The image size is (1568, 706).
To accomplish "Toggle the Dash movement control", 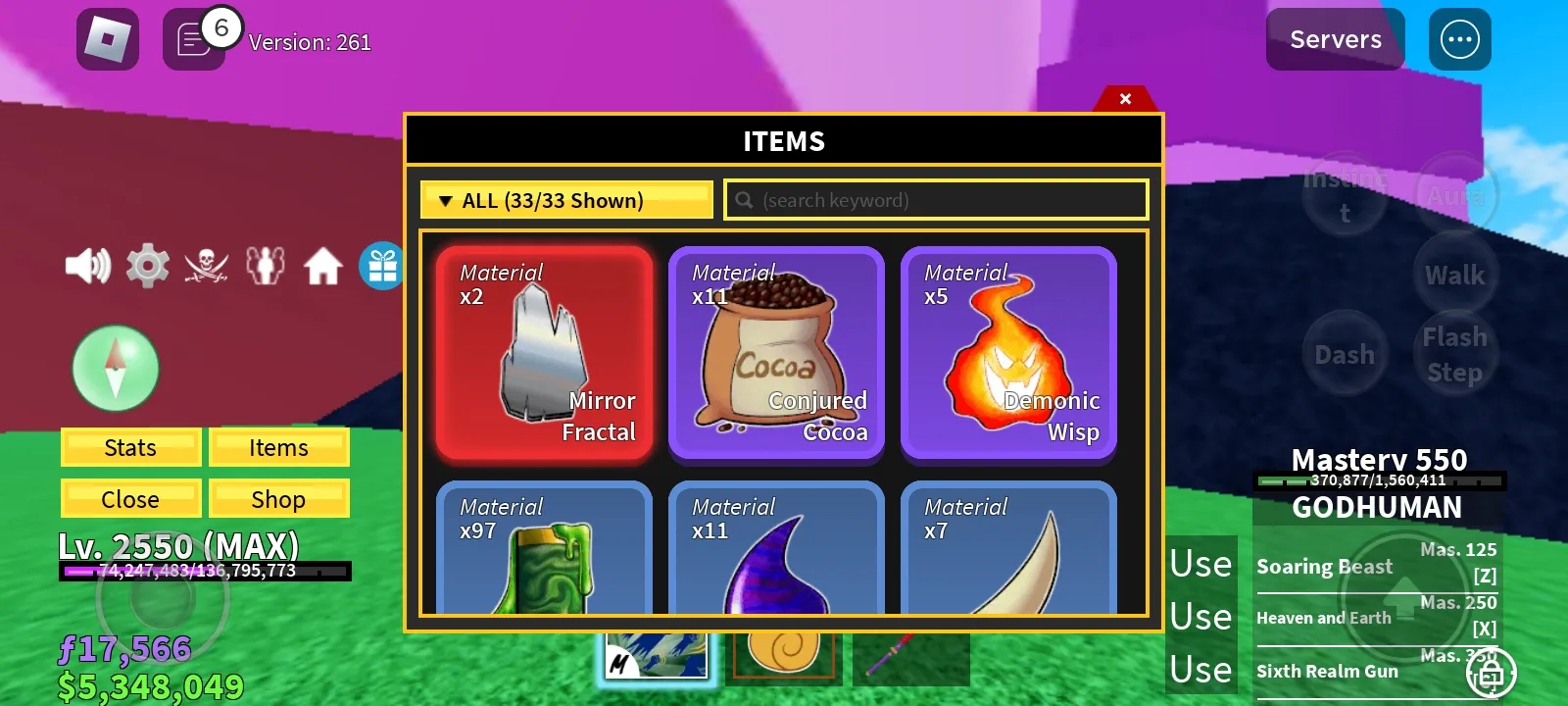I will (x=1344, y=354).
